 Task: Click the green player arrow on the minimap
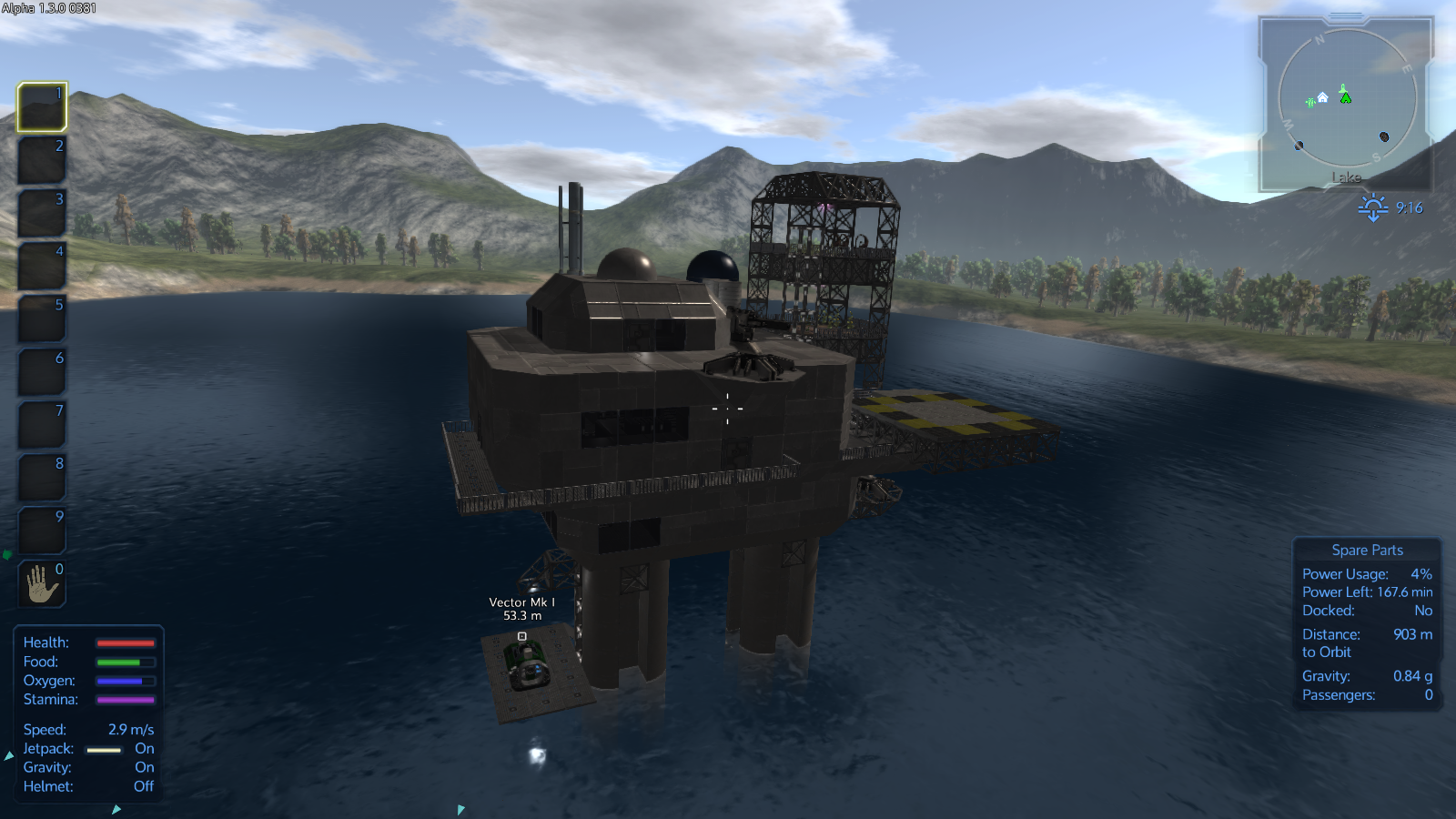pyautogui.click(x=1345, y=98)
